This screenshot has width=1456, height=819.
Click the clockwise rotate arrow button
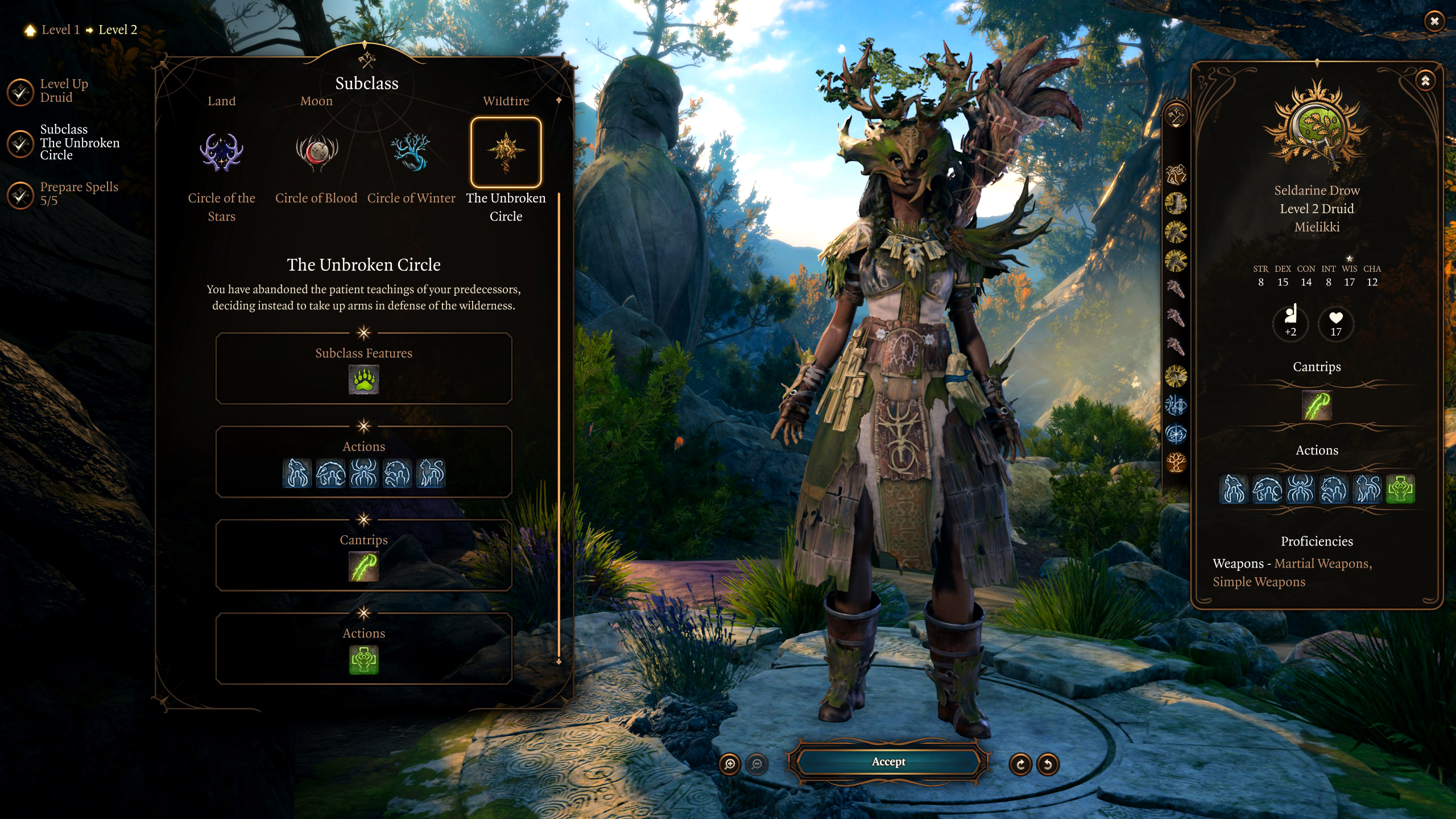coord(1020,764)
